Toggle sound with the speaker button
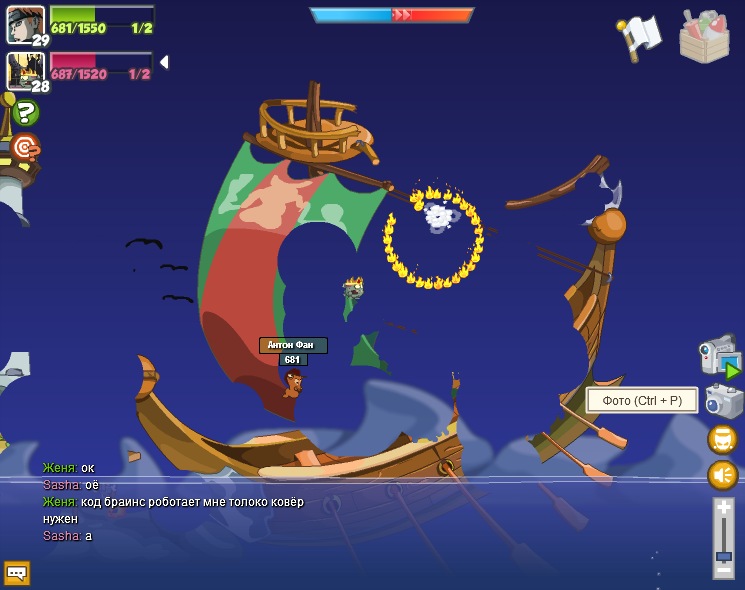745x590 pixels. click(722, 474)
